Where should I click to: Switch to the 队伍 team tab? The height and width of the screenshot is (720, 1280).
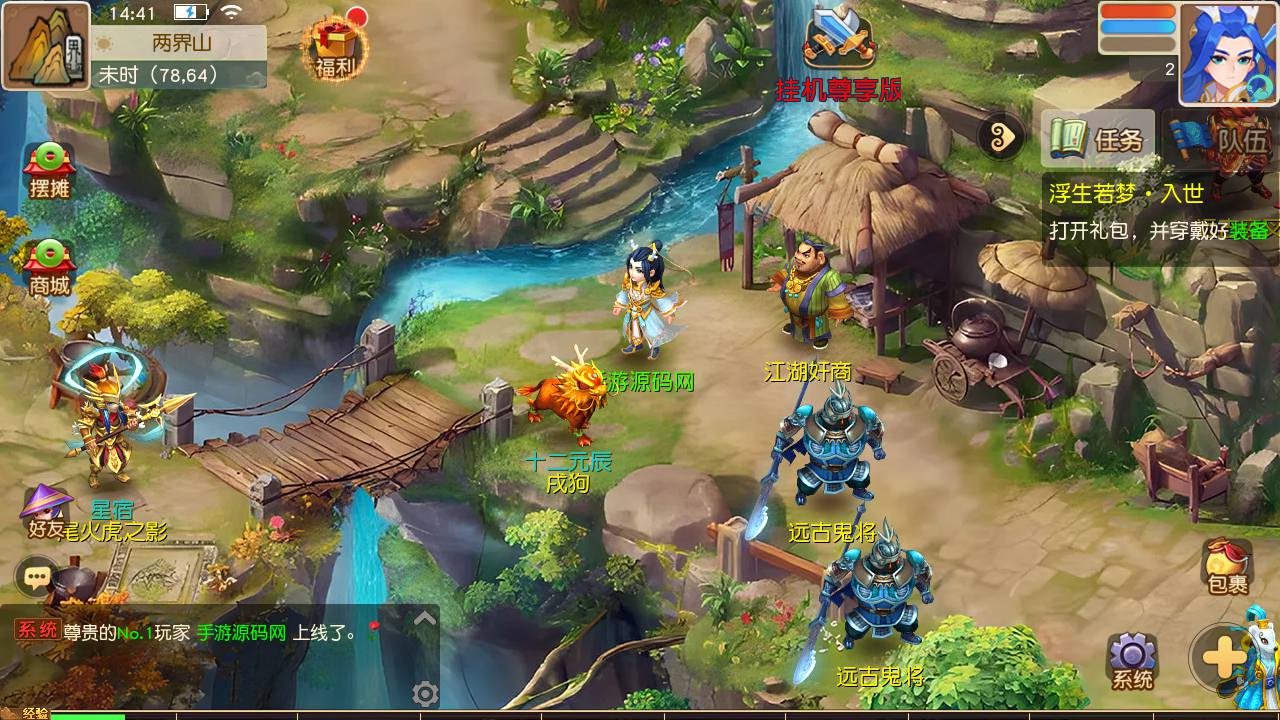[x=1224, y=139]
